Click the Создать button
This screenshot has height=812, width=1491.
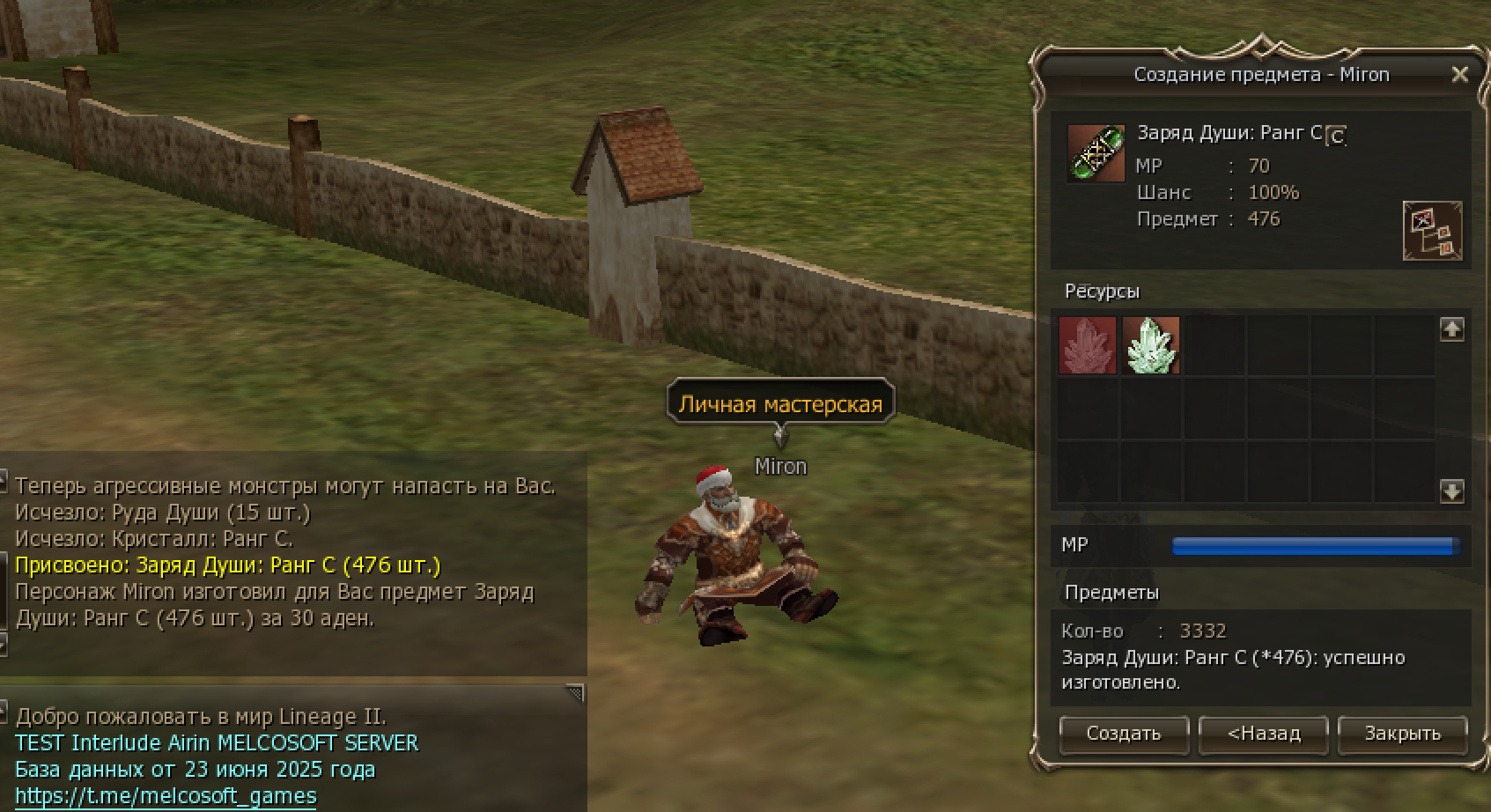[x=1123, y=734]
